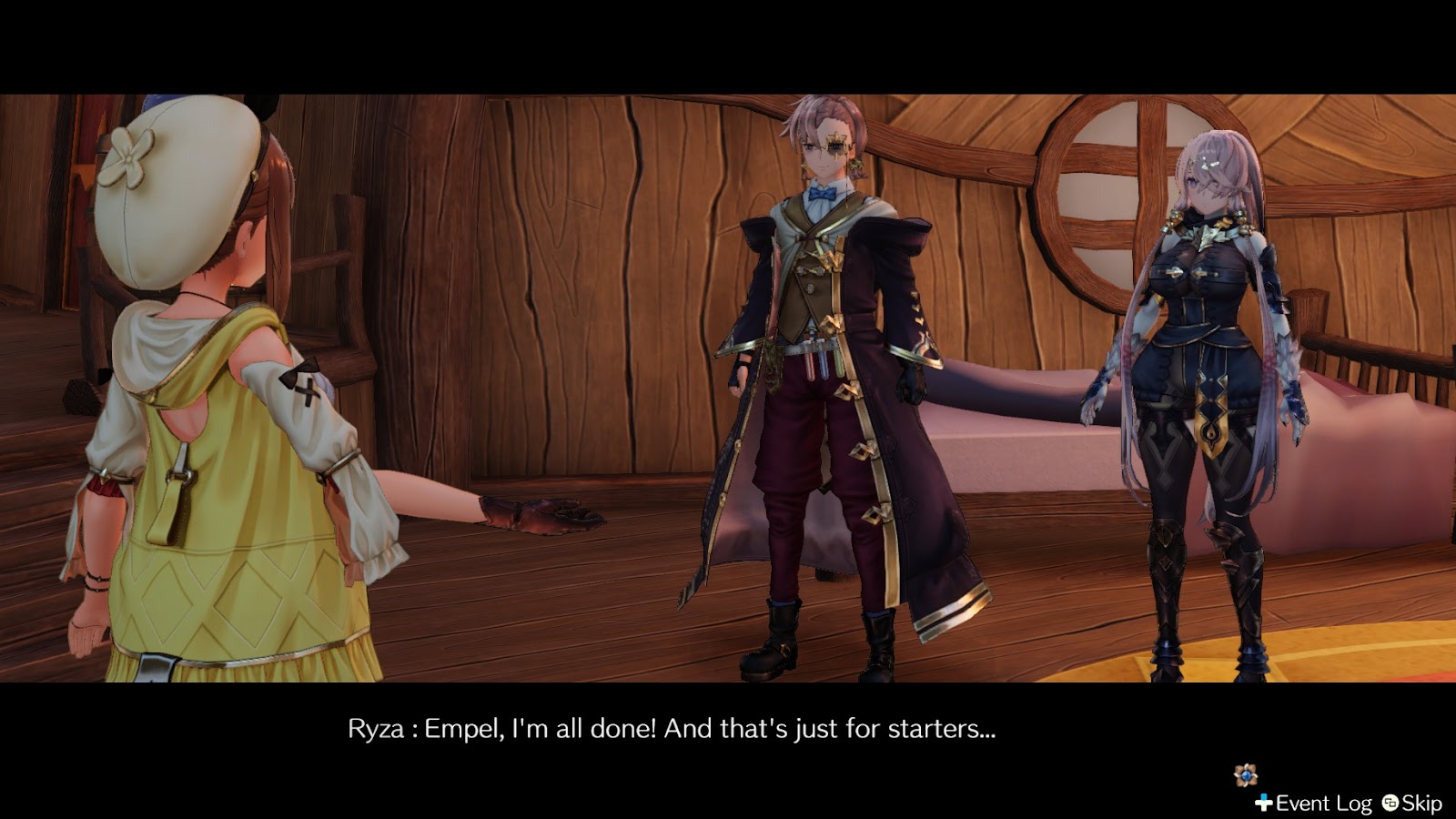Image resolution: width=1456 pixels, height=819 pixels.
Task: Click the phrase "just for starters" in dialogue
Action: tap(892, 728)
